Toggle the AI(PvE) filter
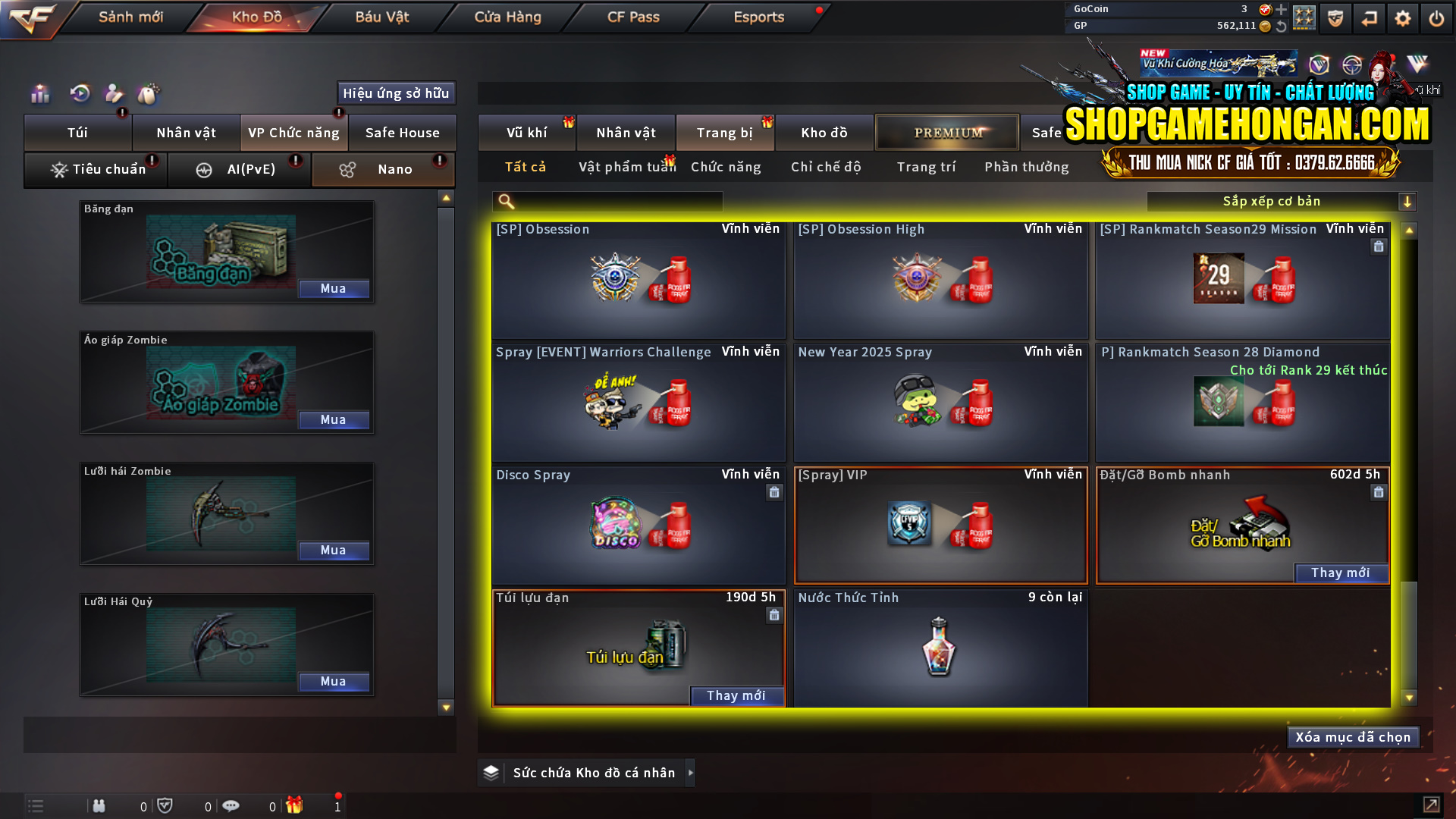Screen dimensions: 1456x819 click(x=239, y=169)
